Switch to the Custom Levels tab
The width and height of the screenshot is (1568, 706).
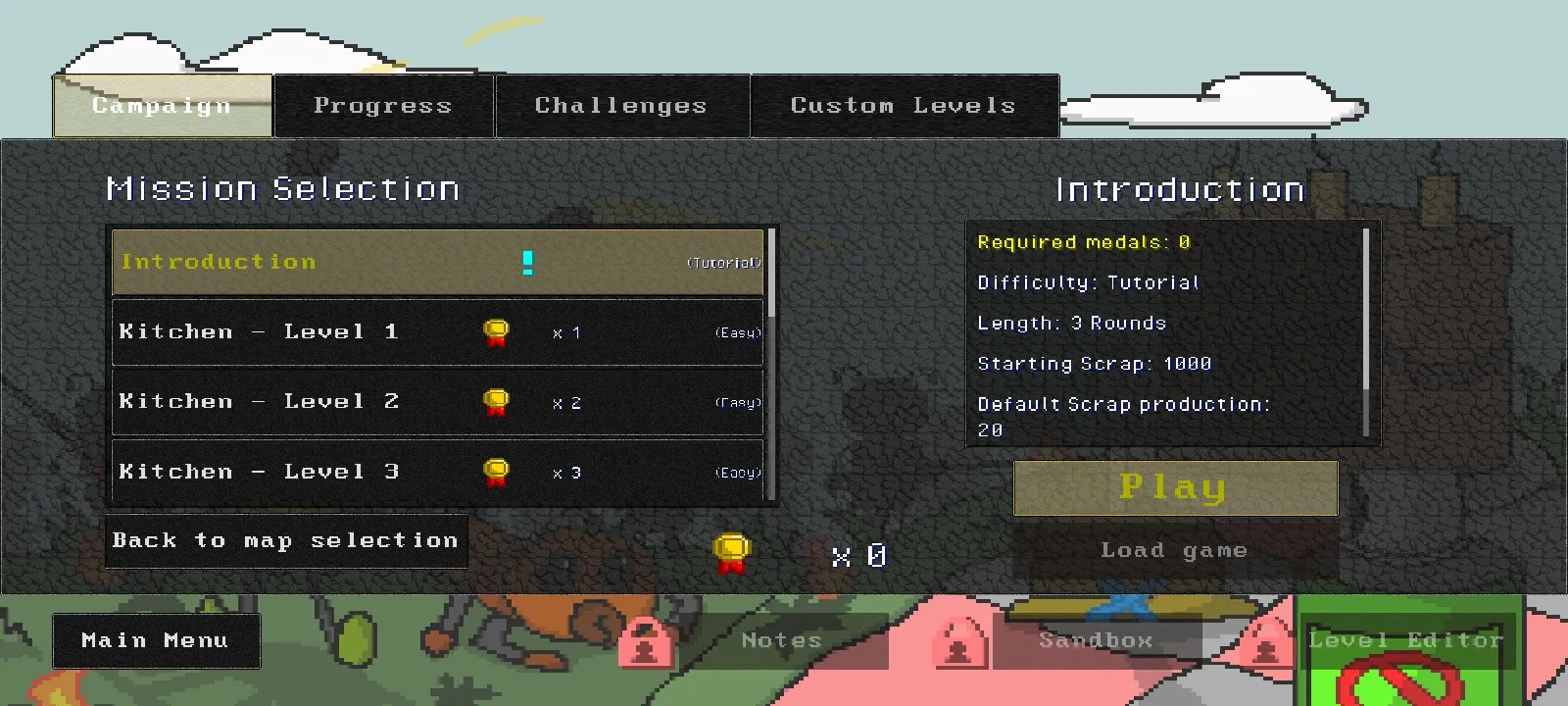(x=903, y=105)
